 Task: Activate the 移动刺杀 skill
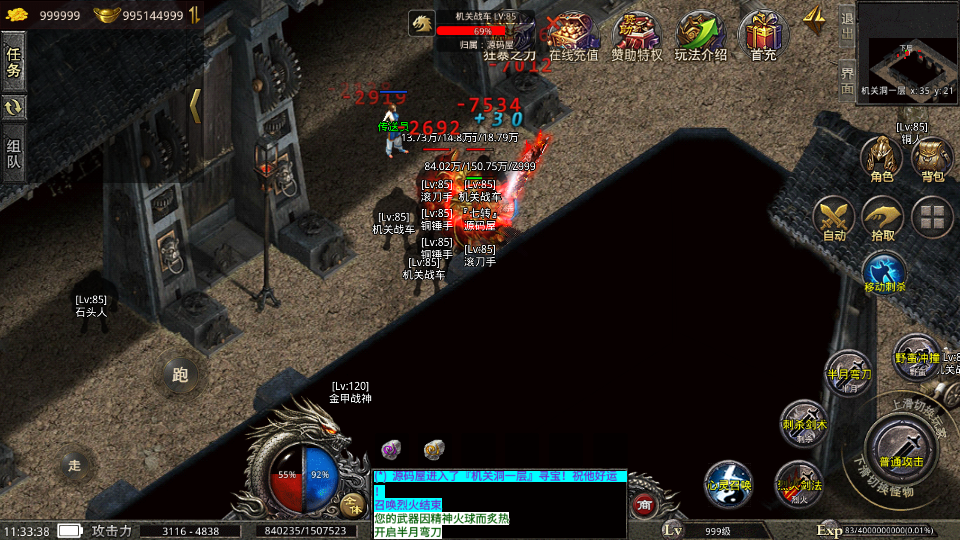pyautogui.click(x=884, y=273)
